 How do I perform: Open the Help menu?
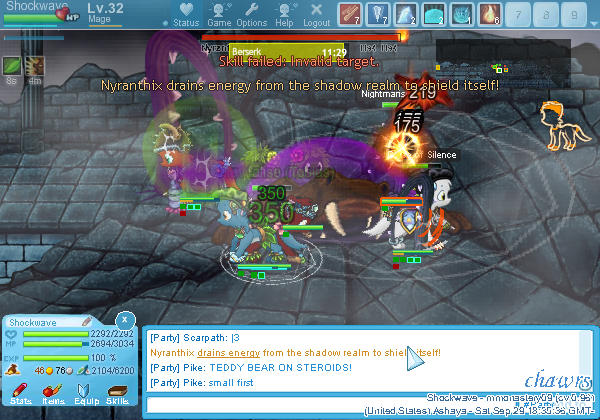[x=284, y=15]
